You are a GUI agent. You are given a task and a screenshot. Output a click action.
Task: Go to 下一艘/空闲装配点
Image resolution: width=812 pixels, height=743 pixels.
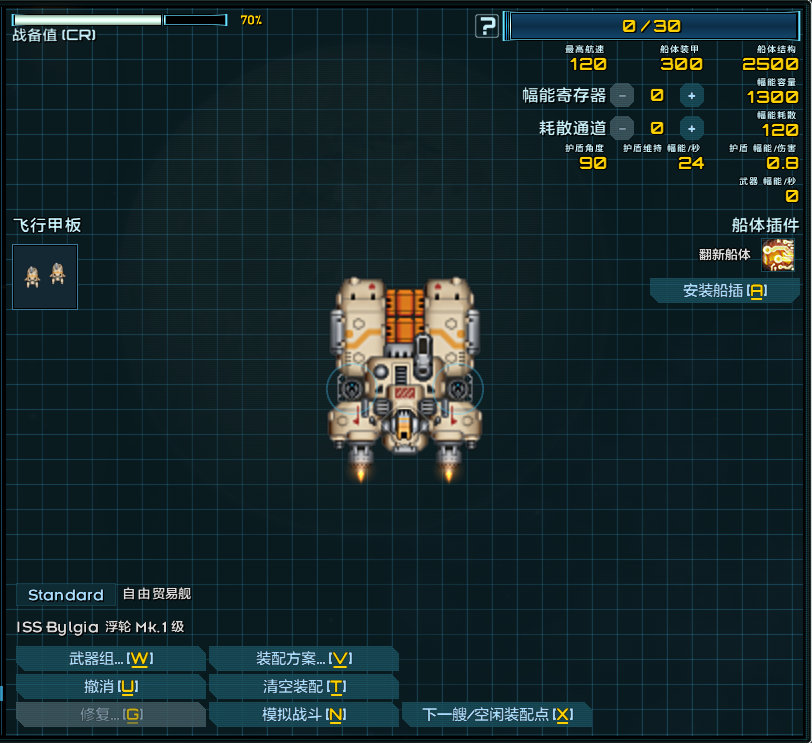point(496,715)
